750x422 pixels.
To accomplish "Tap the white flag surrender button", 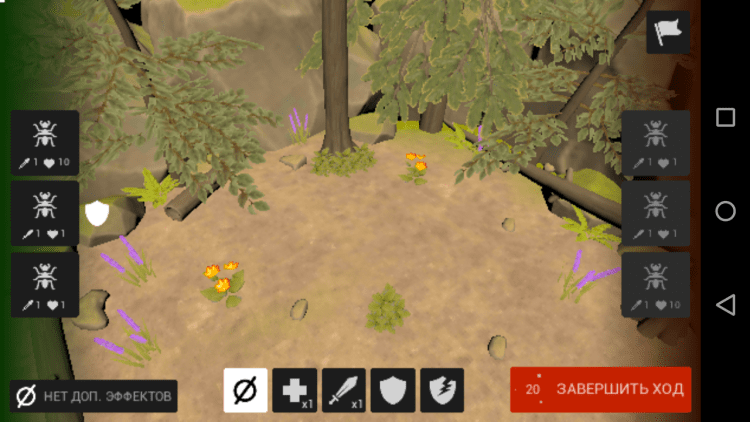I will [667, 33].
